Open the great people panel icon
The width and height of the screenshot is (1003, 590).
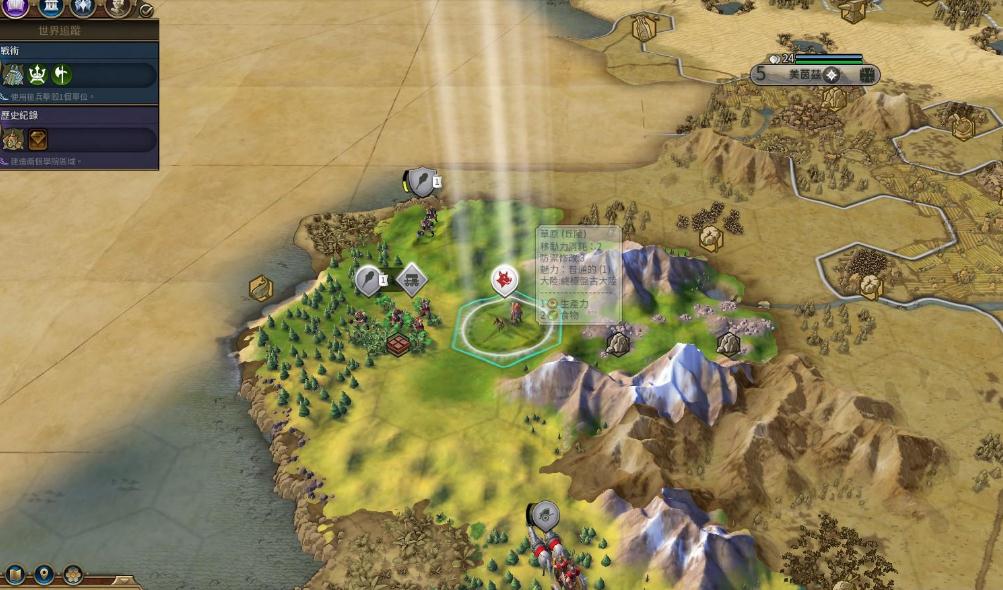pyautogui.click(x=117, y=8)
